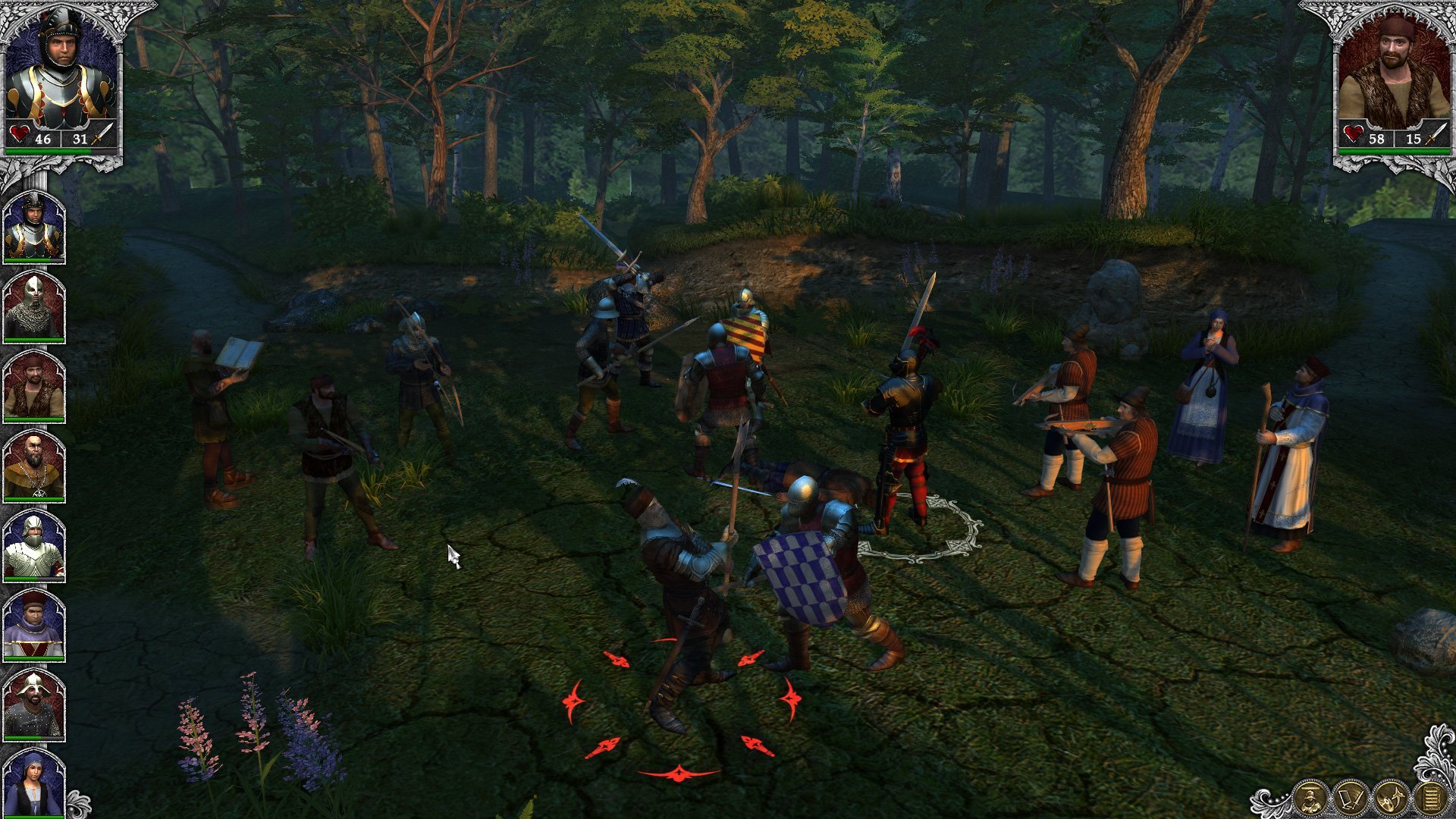1456x819 pixels.
Task: Click the large active knight portrait
Action: click(x=61, y=72)
